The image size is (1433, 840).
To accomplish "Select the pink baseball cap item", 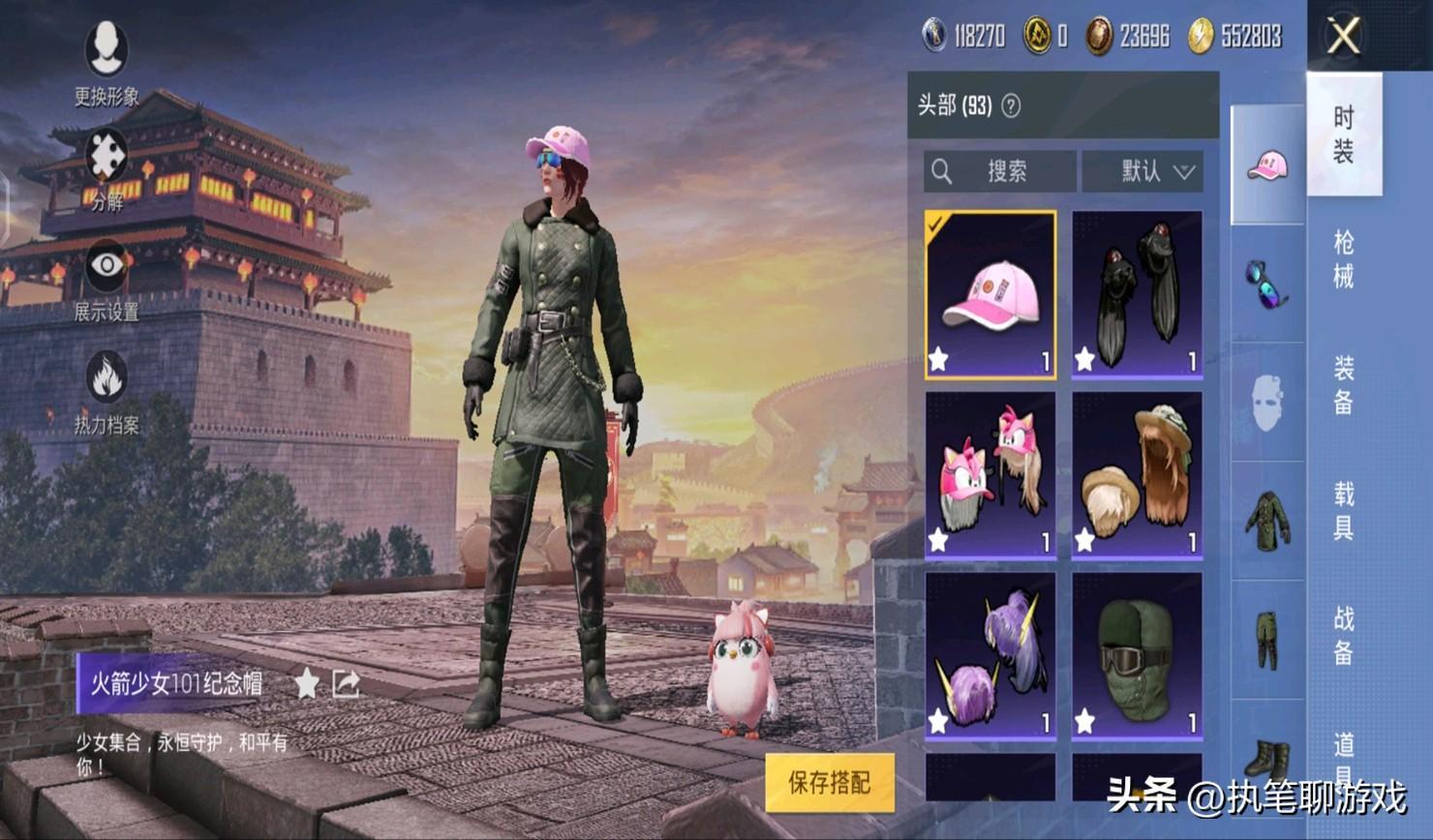I will click(990, 294).
